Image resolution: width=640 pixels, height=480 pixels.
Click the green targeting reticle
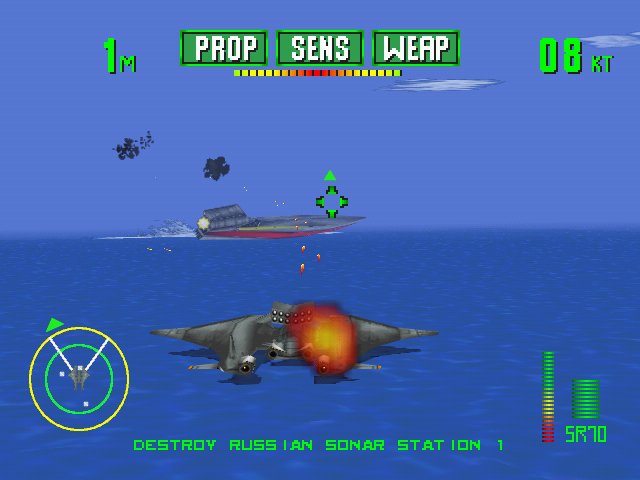331,201
